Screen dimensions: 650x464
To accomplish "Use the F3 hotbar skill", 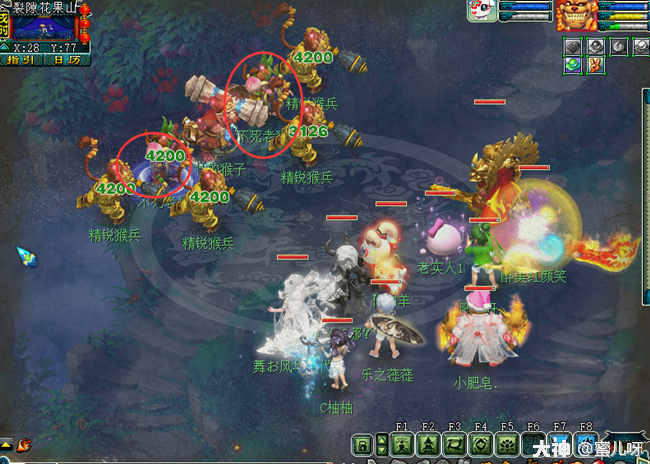I will (455, 444).
